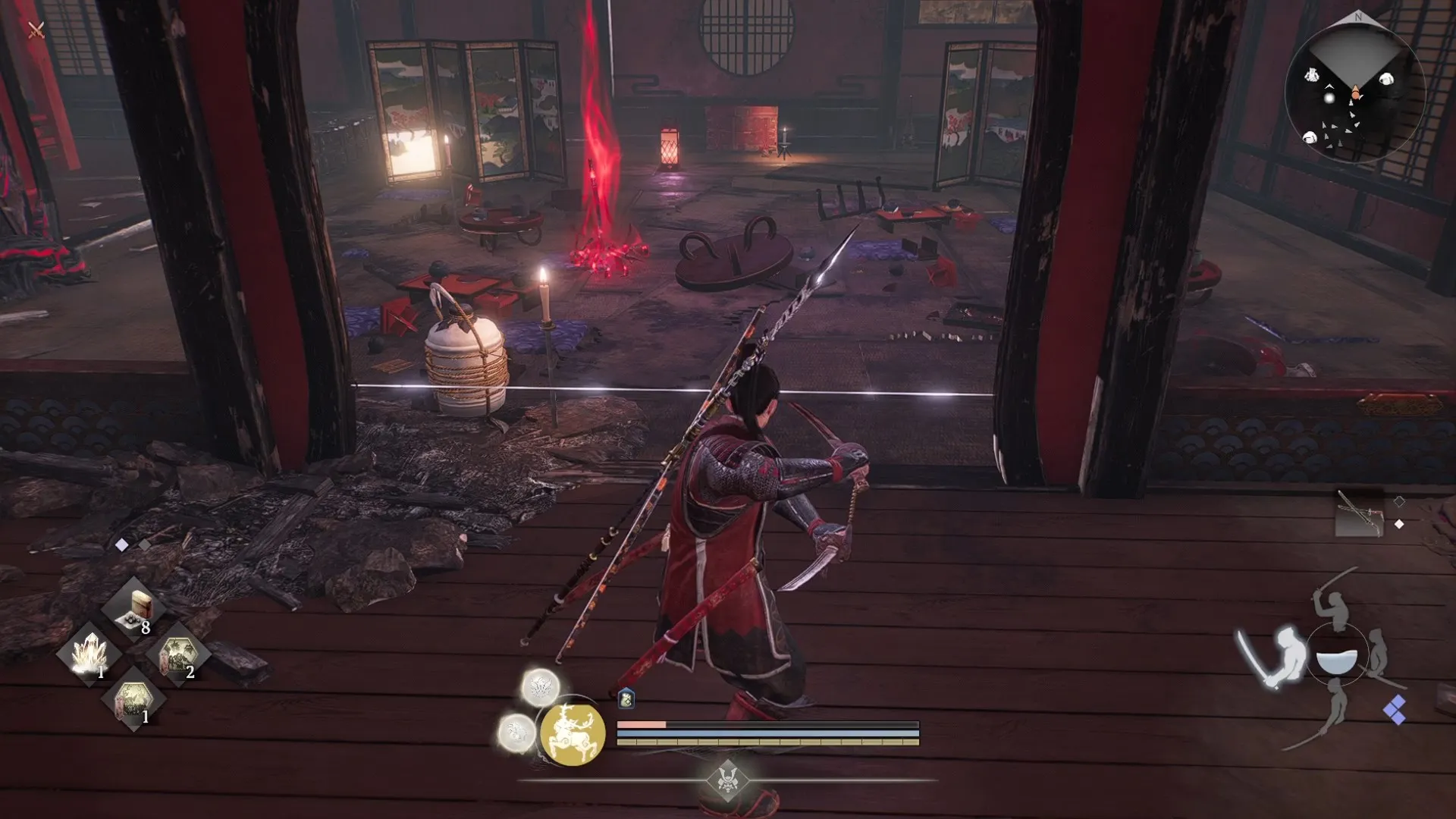Click the crossed swords icon in corner
The image size is (1456, 819).
(36, 30)
